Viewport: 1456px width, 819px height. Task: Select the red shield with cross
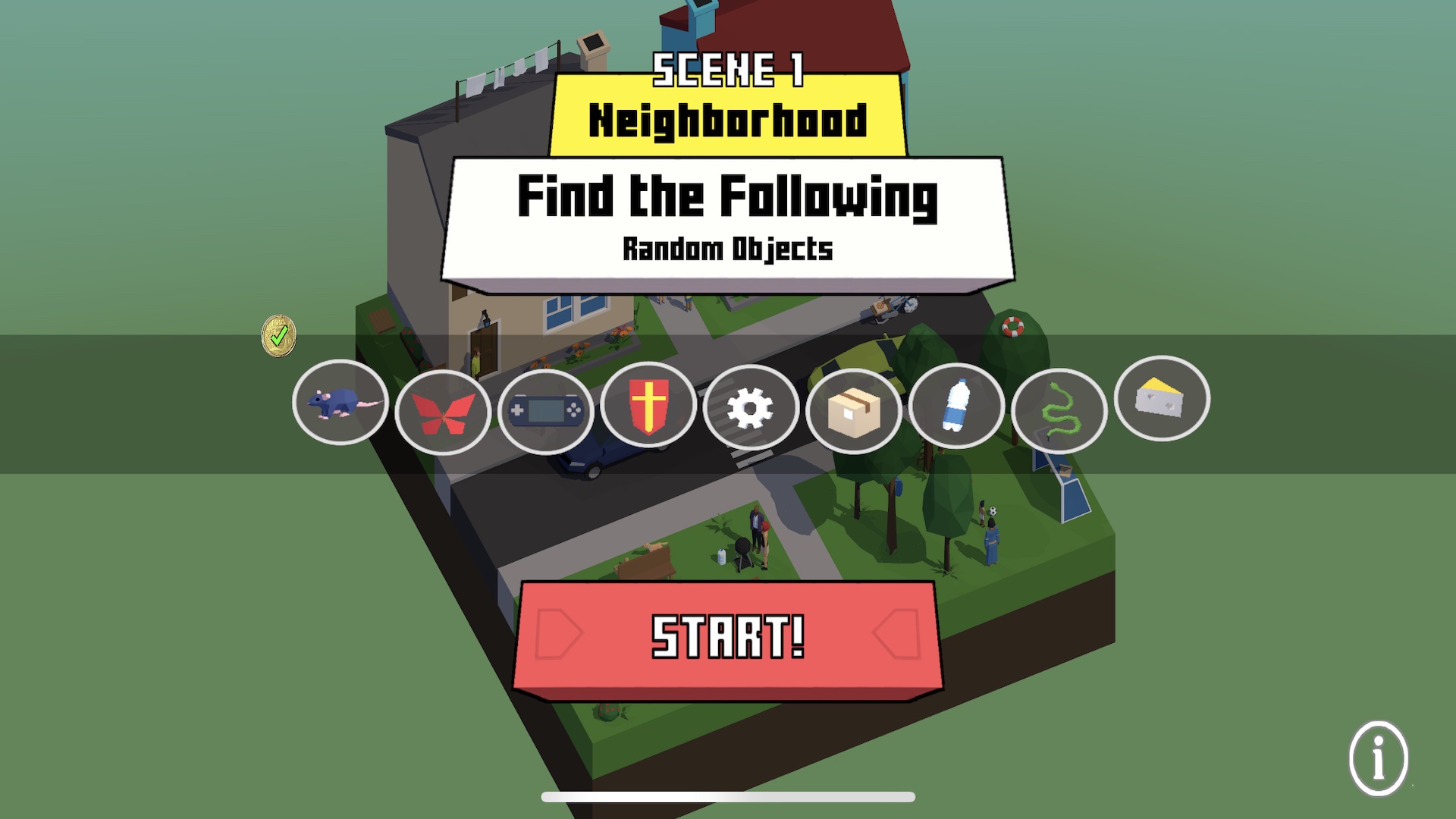[648, 404]
